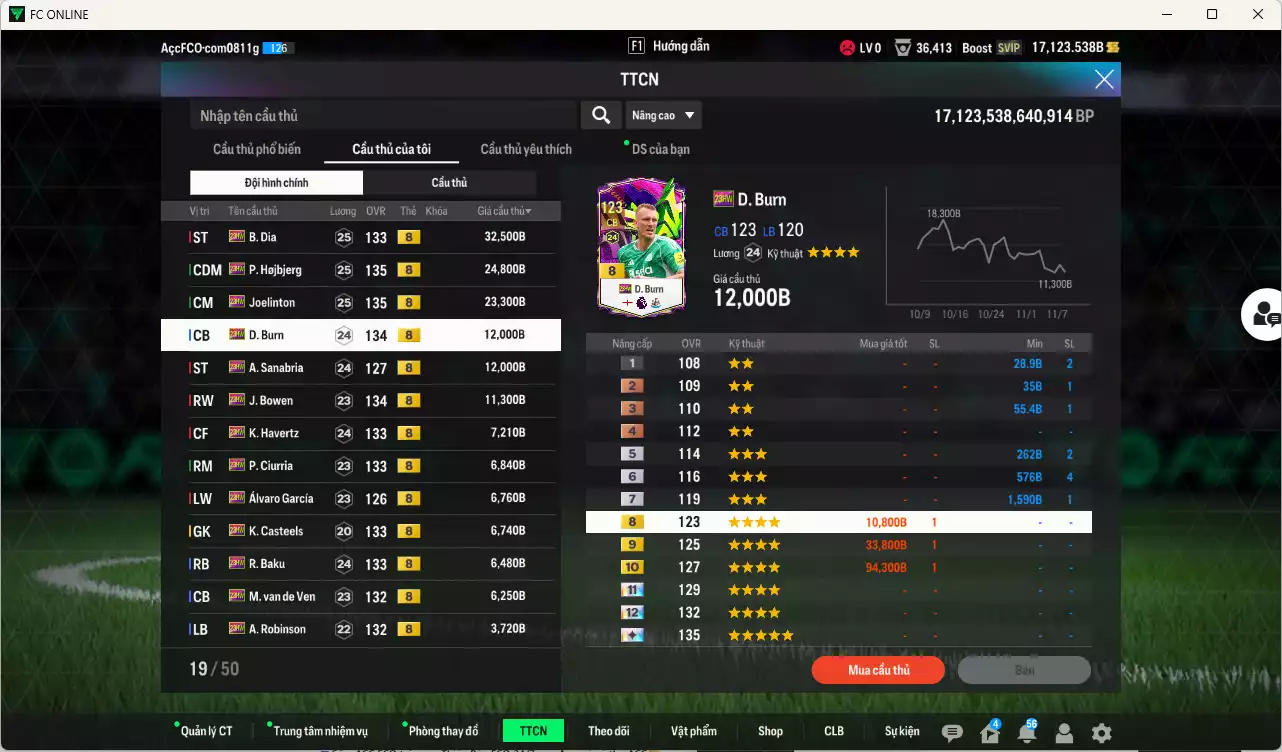The width and height of the screenshot is (1282, 752).
Task: Click the F1 Hướng dẫn help button
Action: click(x=668, y=45)
